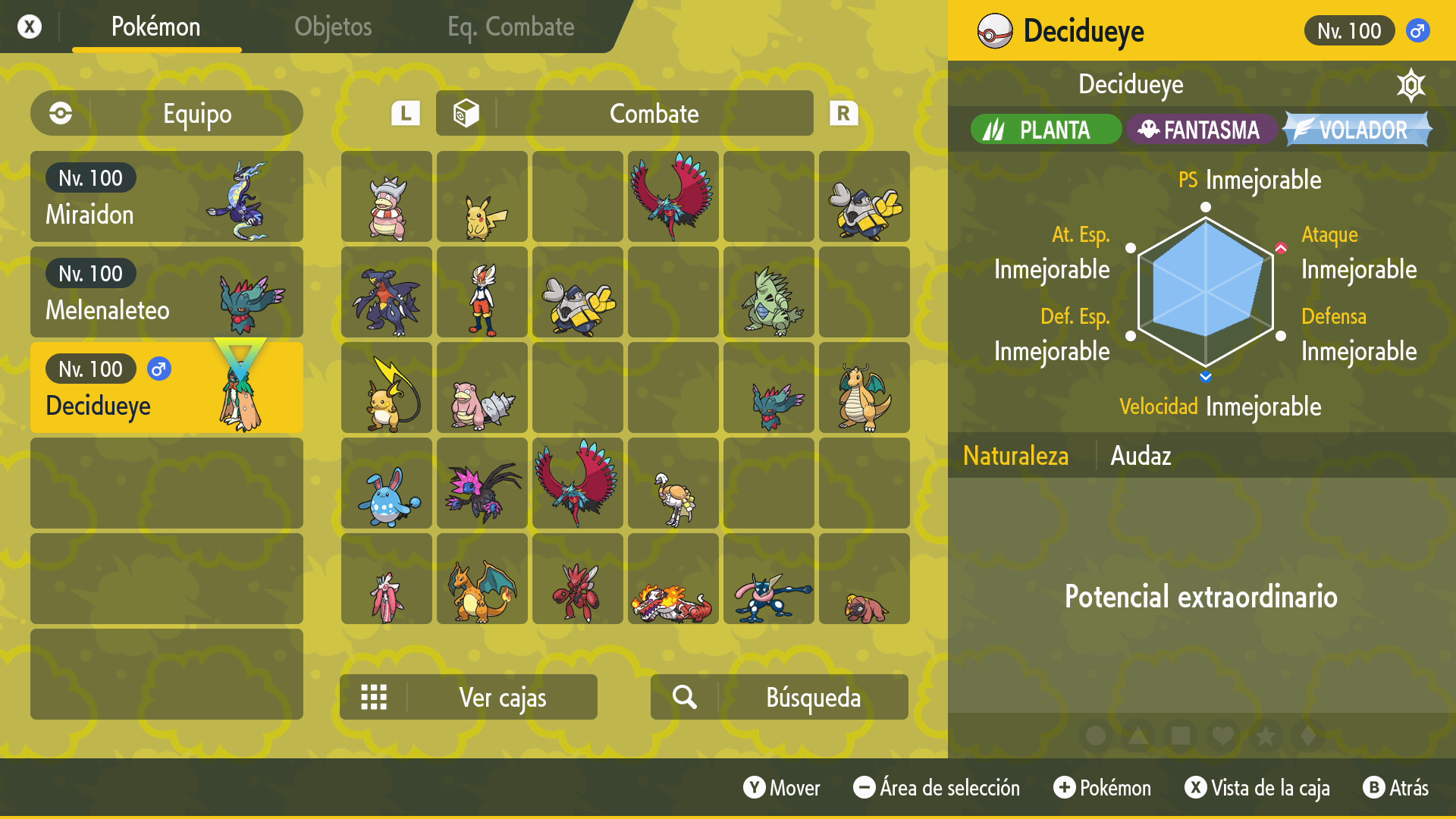1456x819 pixels.
Task: Choose the Scizor box slot
Action: point(578,579)
